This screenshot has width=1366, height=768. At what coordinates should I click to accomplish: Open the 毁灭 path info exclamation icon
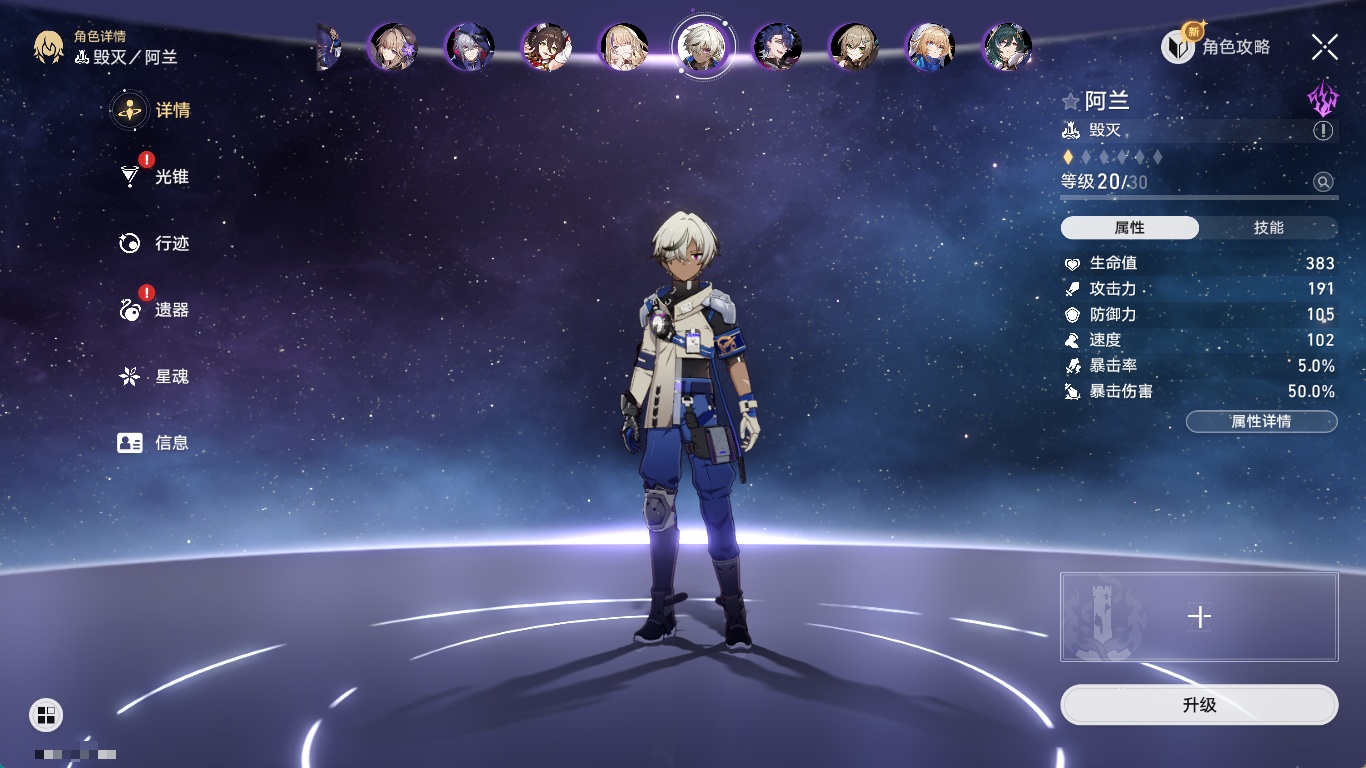tap(1323, 131)
